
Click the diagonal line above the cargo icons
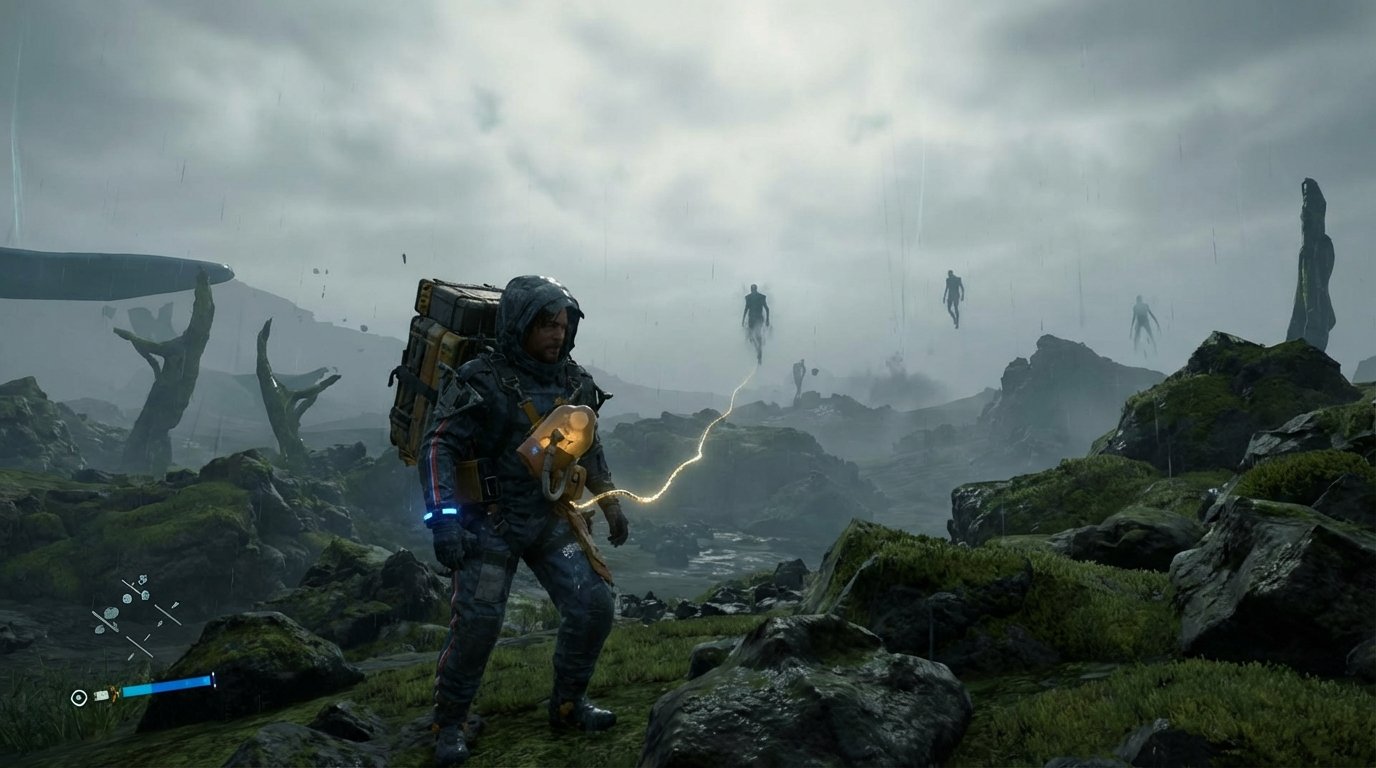point(131,586)
